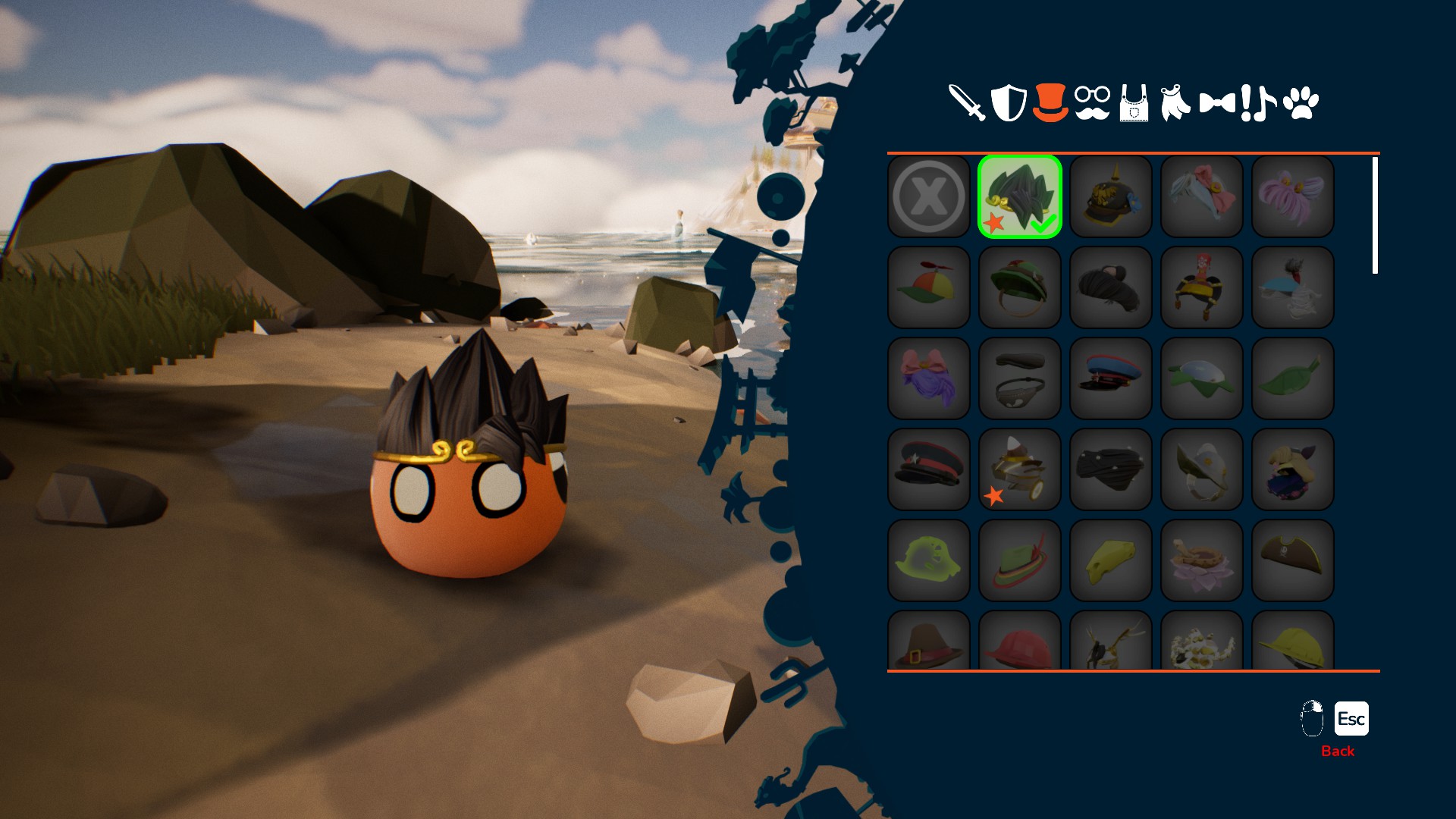Equip the spiked Pickelhaube helmet
The height and width of the screenshot is (819, 1456).
click(1110, 196)
